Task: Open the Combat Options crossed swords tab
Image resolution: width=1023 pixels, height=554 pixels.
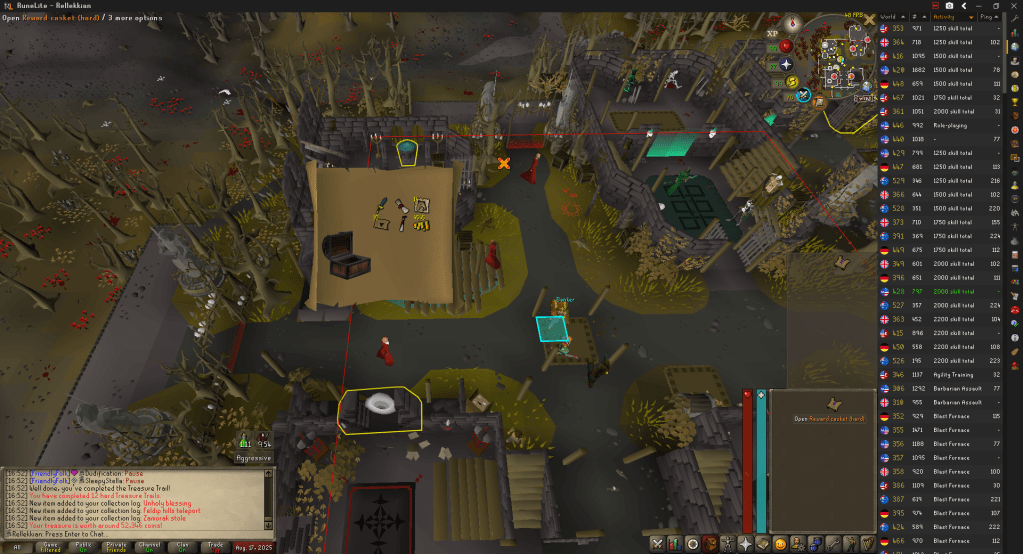Action: pos(657,543)
